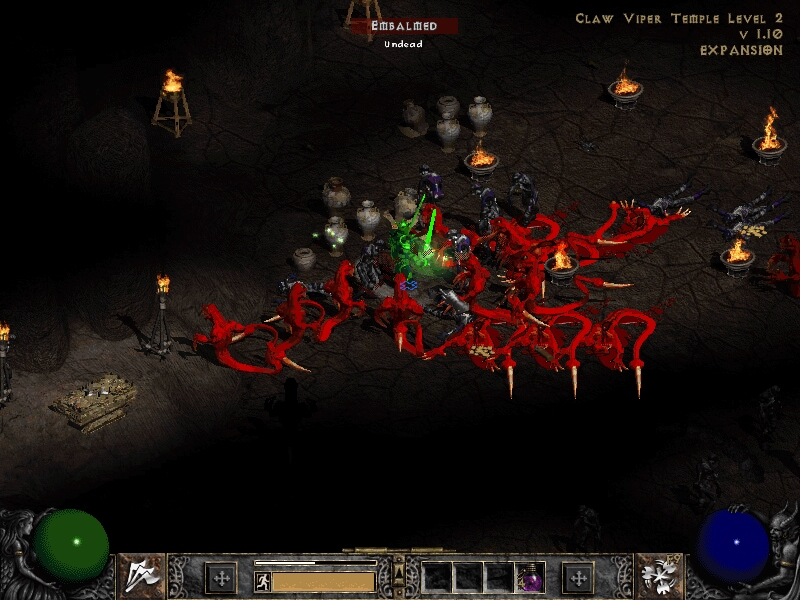Image resolution: width=800 pixels, height=600 pixels.
Task: Click the cross-arrow button beside the run toggle
Action: coord(220,577)
